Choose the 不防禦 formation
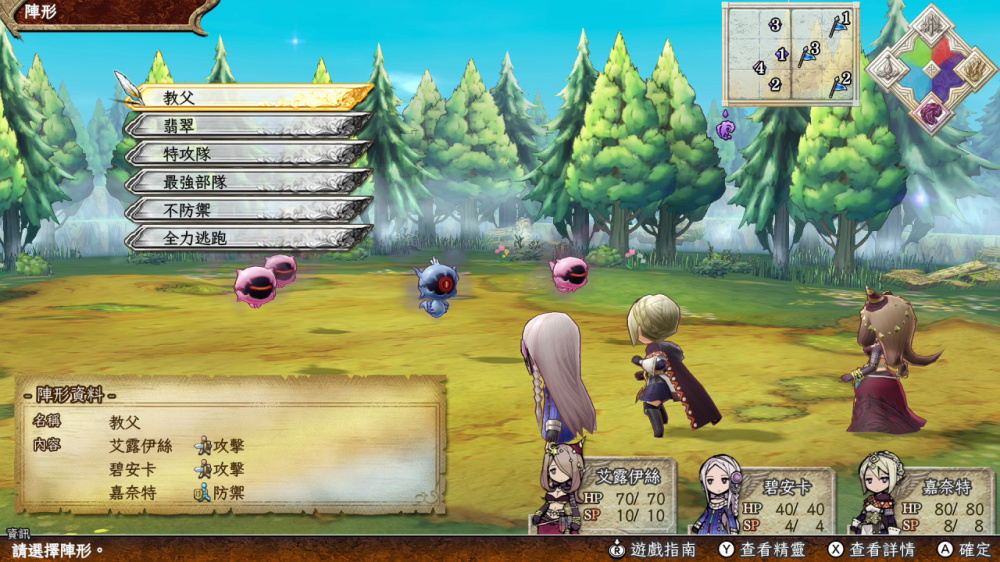This screenshot has width=1000, height=562. pos(250,209)
